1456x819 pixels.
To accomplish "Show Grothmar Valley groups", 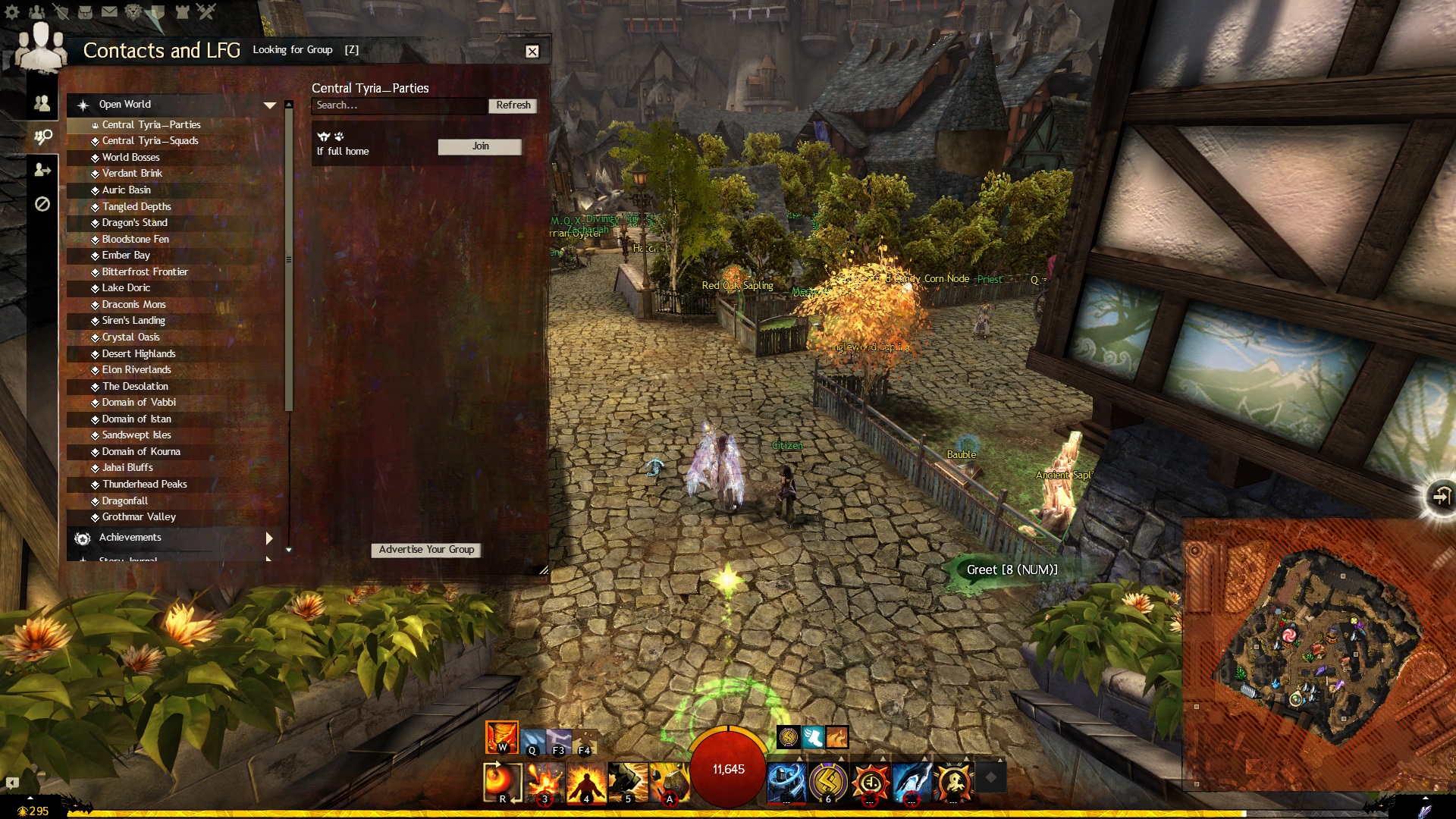I will [139, 517].
